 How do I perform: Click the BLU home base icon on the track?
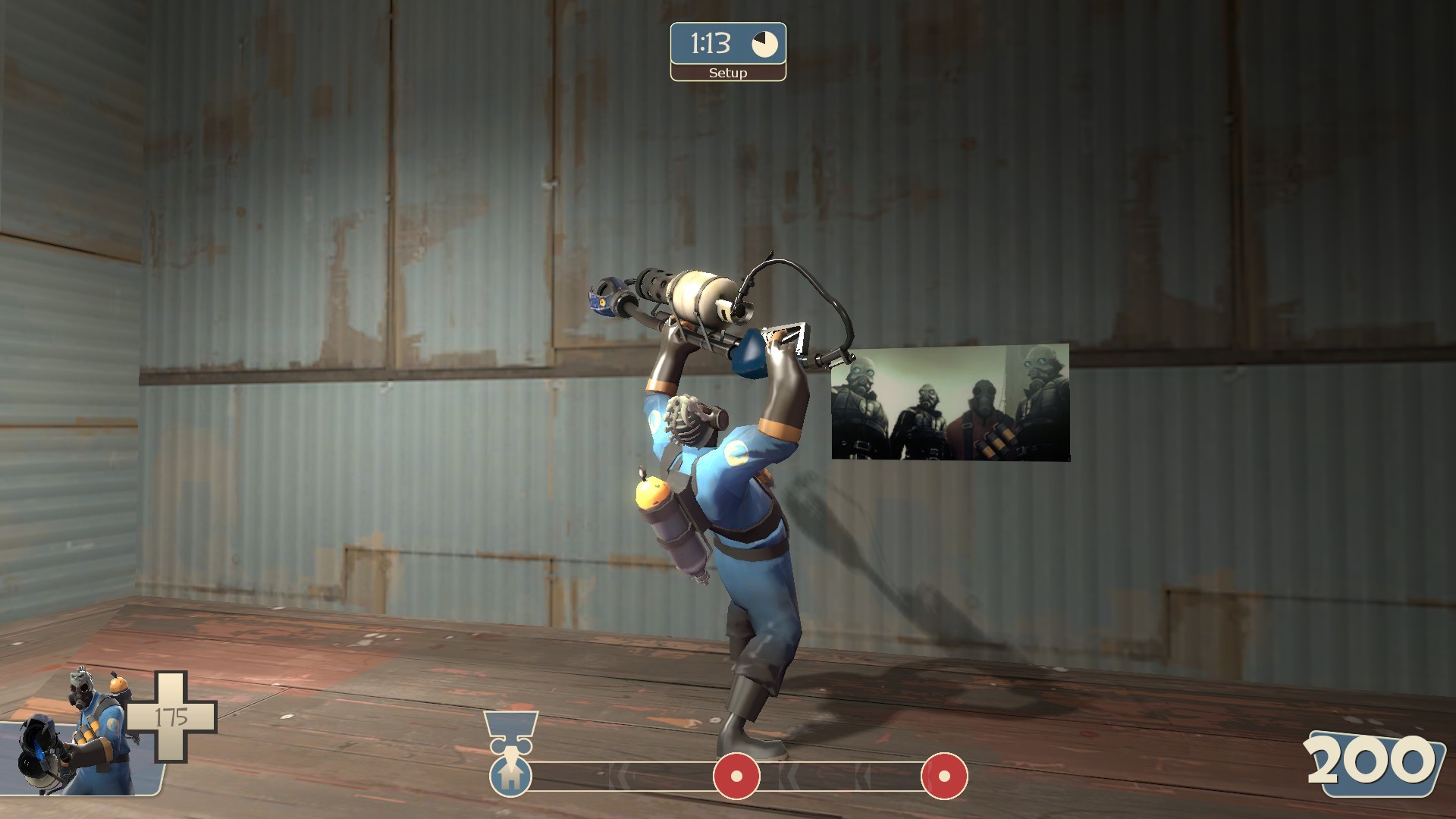click(x=510, y=775)
